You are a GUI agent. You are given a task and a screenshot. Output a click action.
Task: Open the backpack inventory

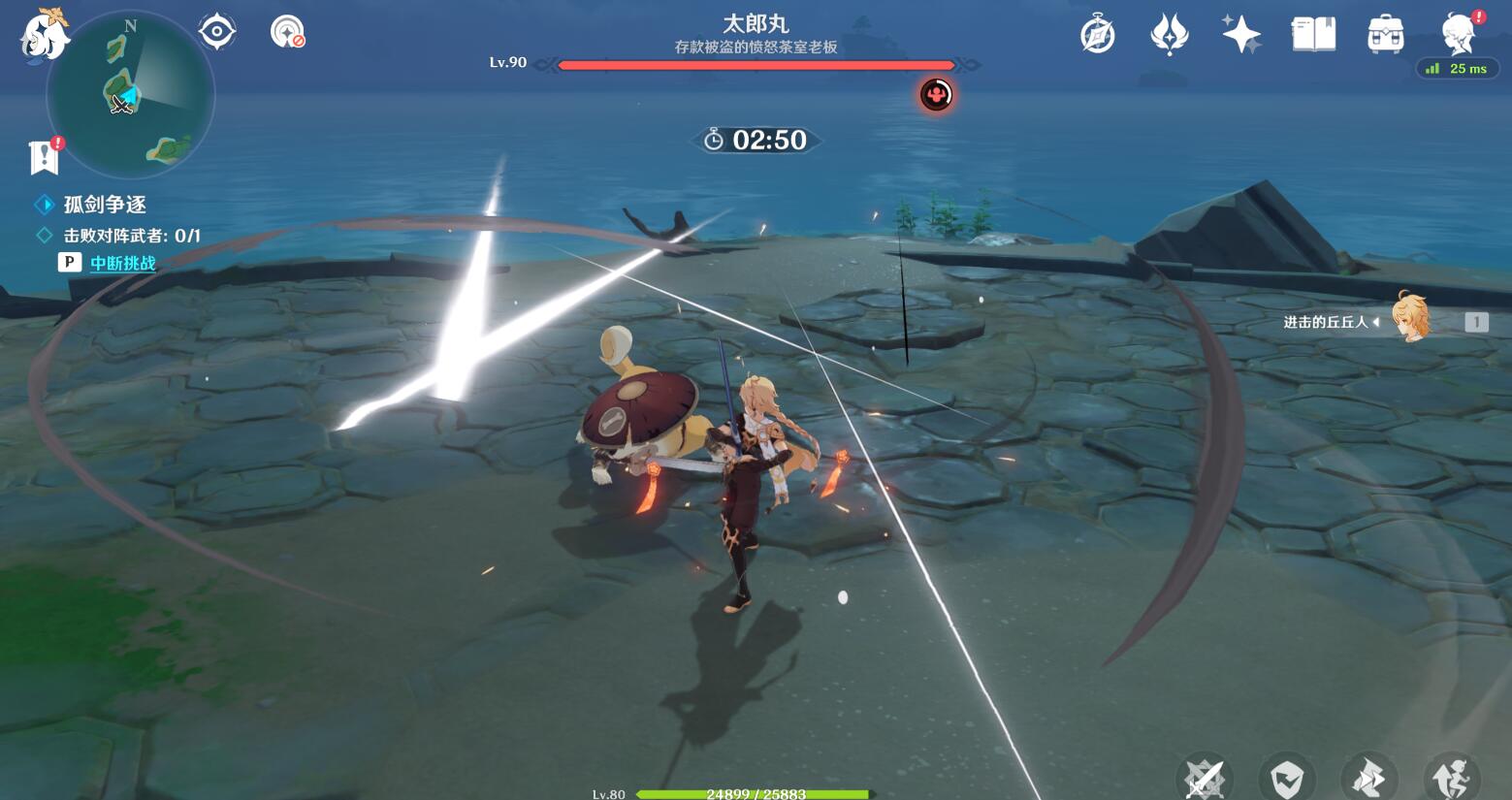click(1385, 34)
